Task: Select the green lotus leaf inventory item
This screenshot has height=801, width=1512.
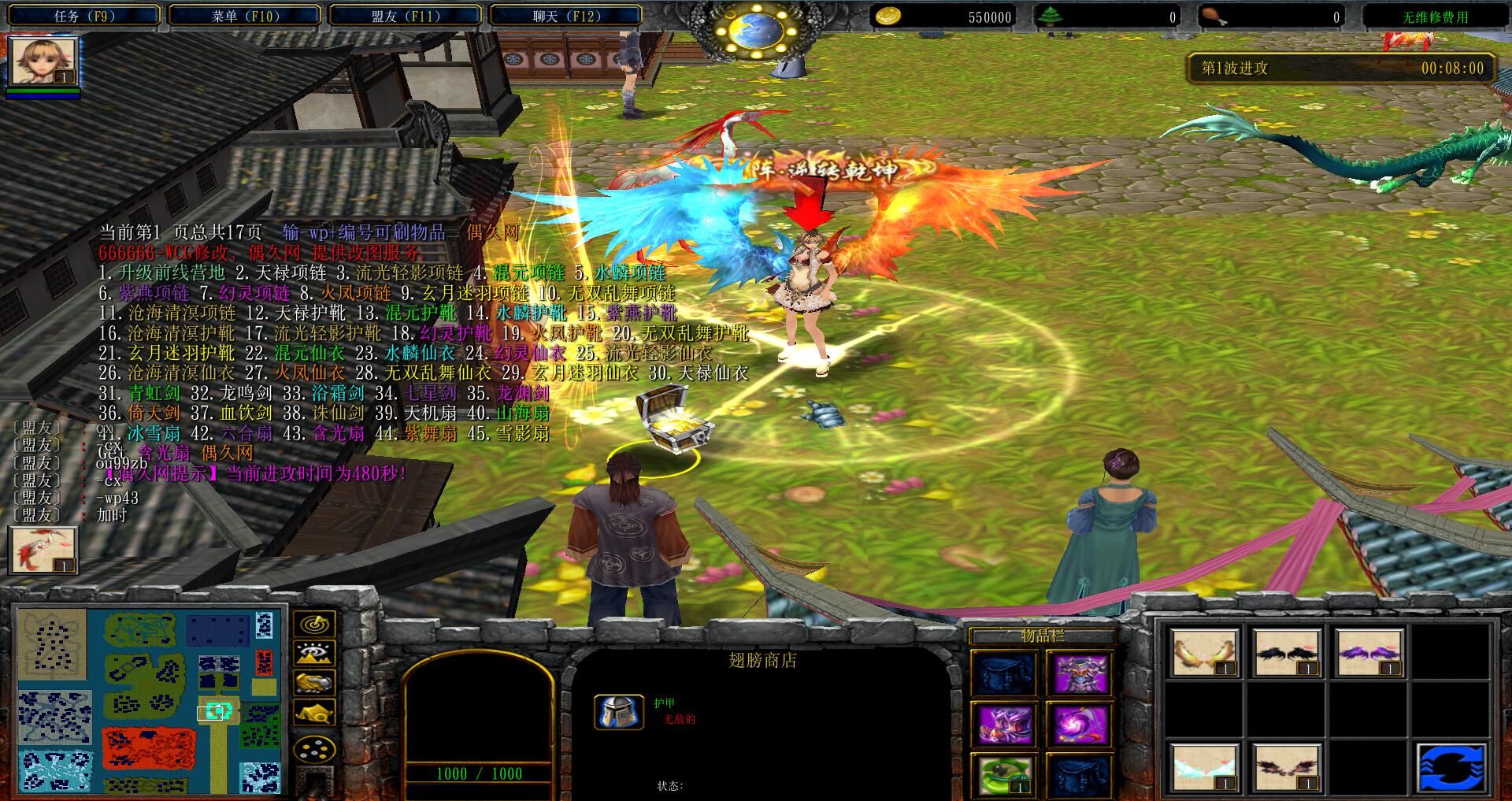Action: pos(1003,774)
